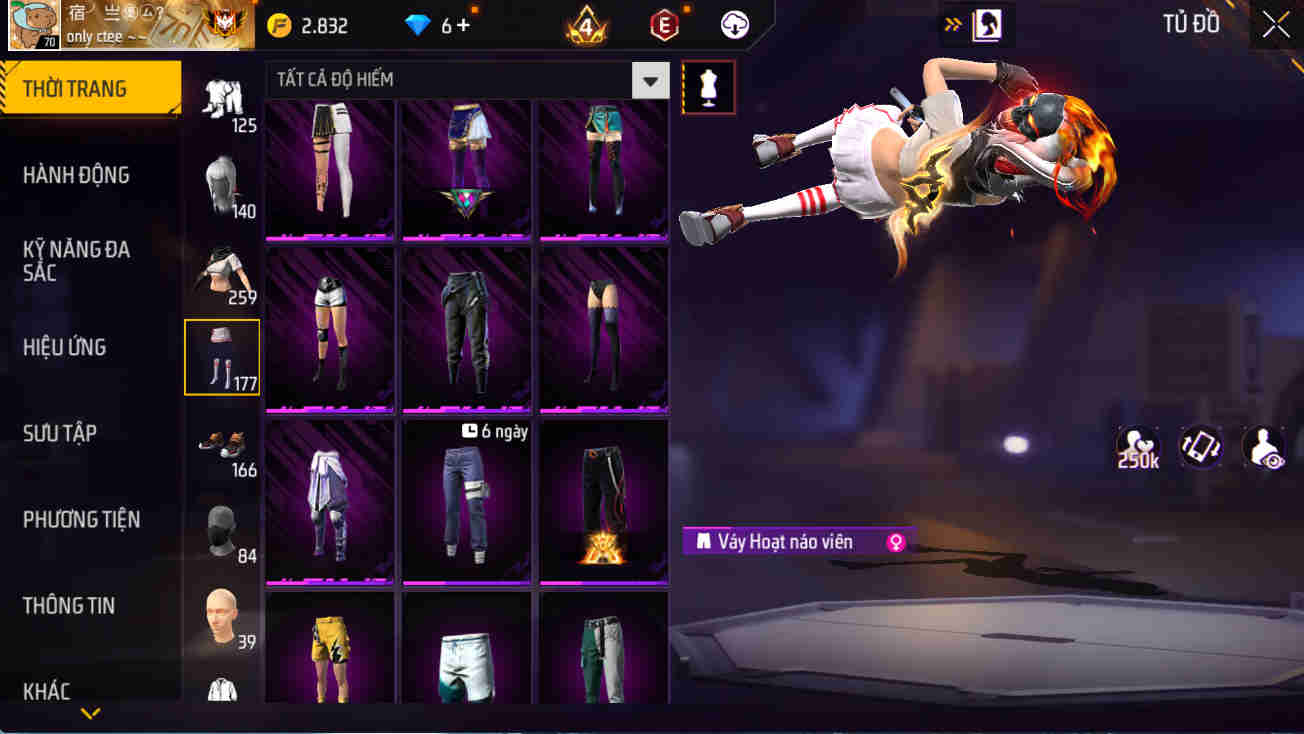This screenshot has height=734, width=1304.
Task: Open the character preview eye icon
Action: pos(1262,448)
